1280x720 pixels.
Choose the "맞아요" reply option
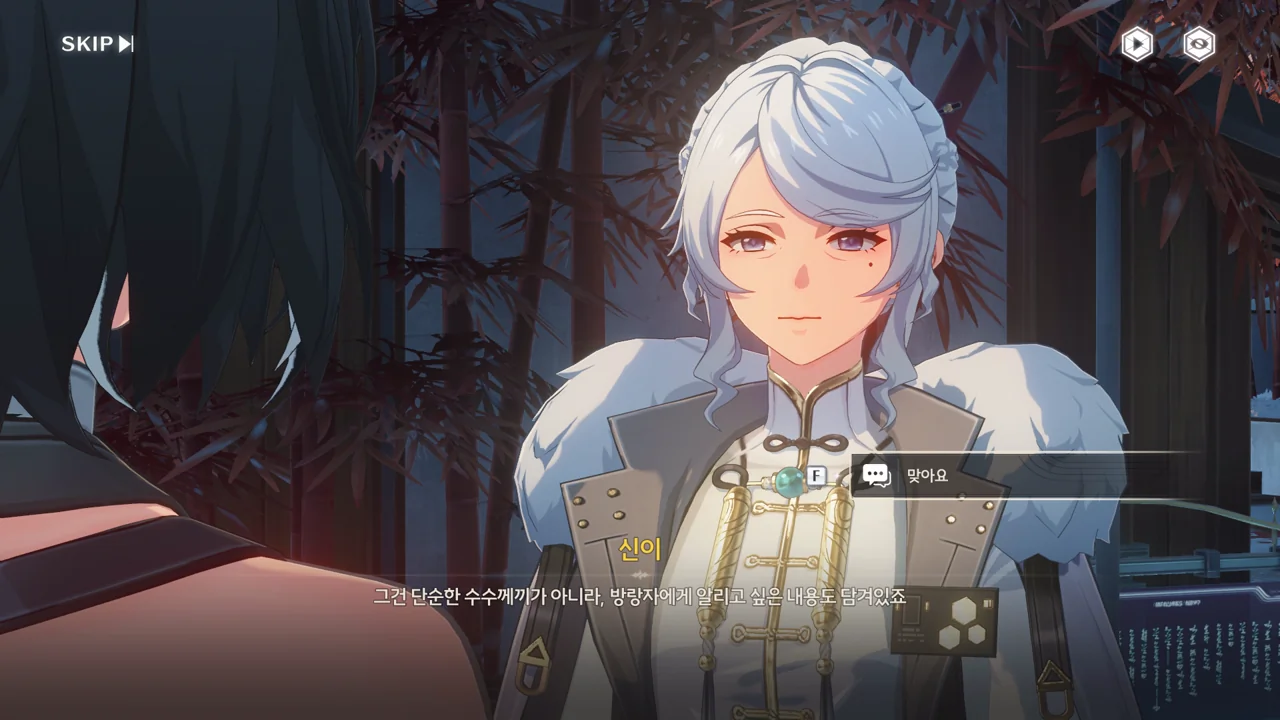(1020, 476)
